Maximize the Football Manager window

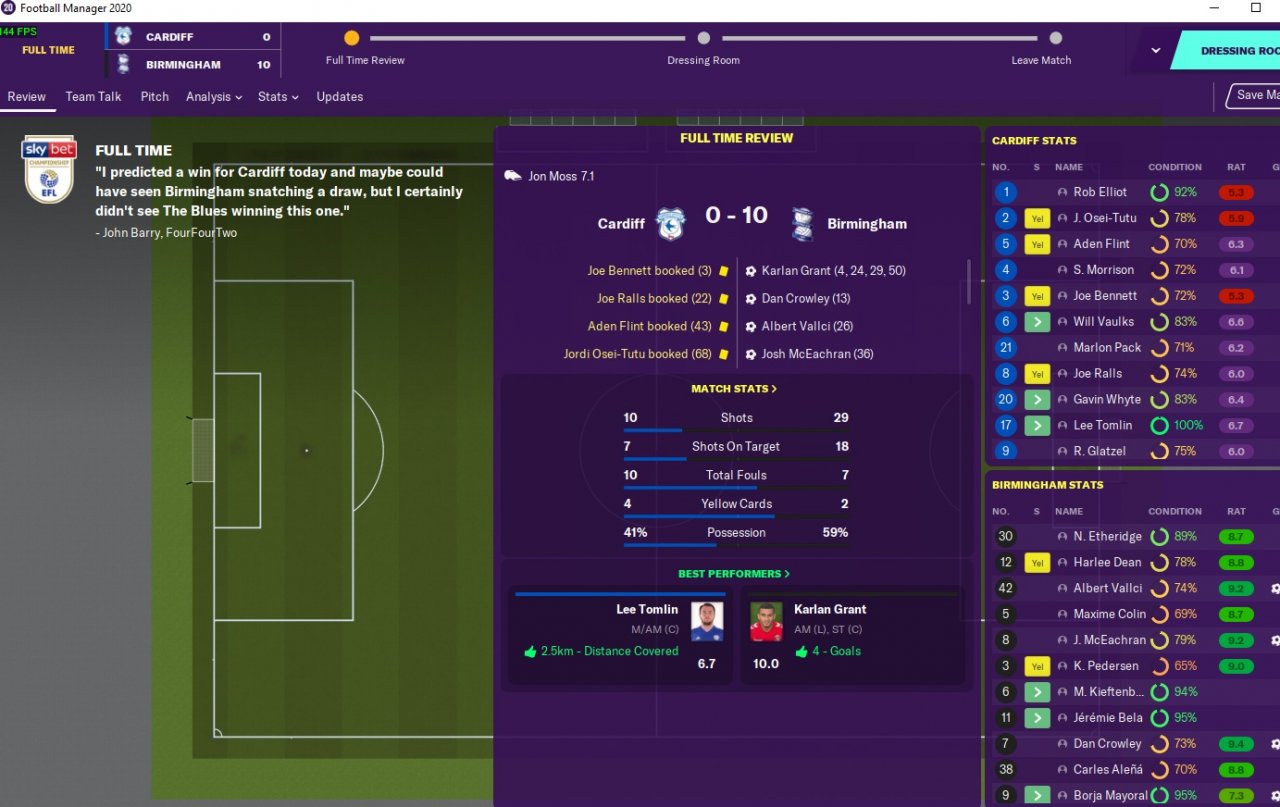[1256, 8]
